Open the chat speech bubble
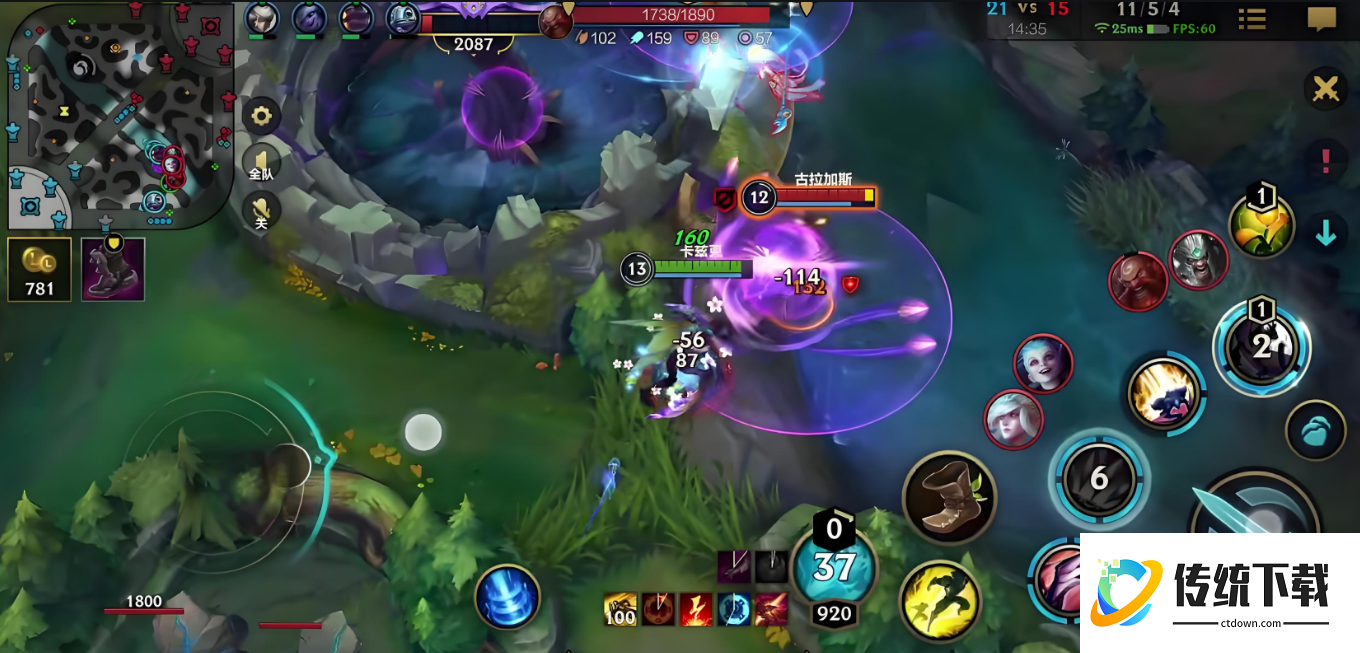This screenshot has height=653, width=1360. [1322, 19]
